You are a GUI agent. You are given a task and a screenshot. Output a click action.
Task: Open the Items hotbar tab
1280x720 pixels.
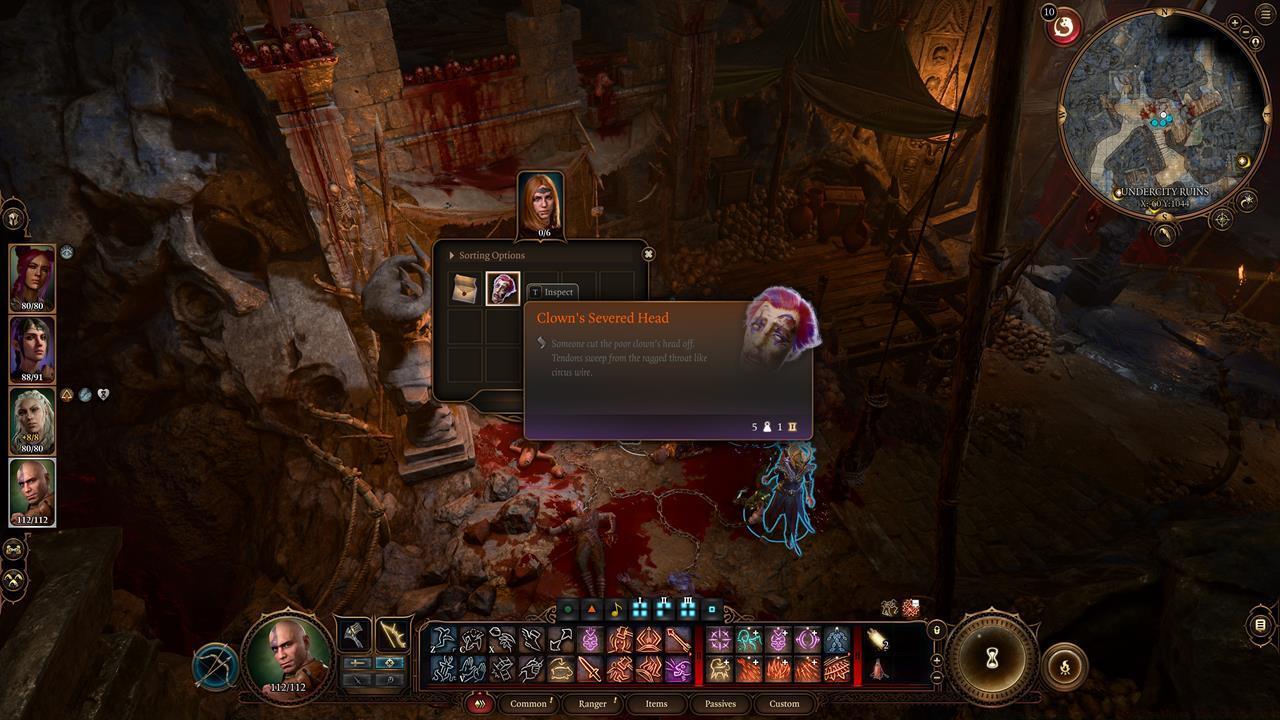(657, 704)
